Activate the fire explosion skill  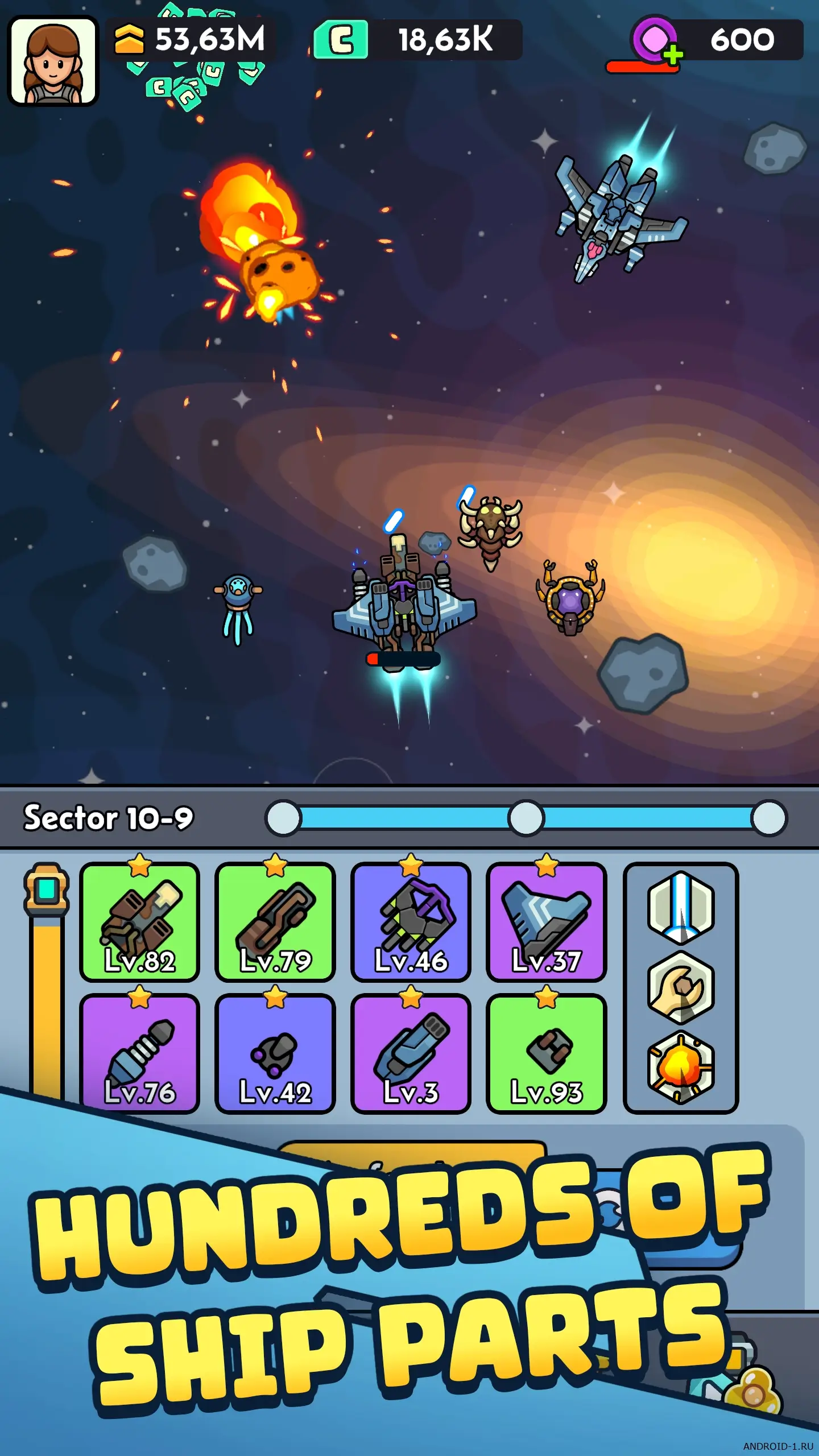tap(681, 1067)
